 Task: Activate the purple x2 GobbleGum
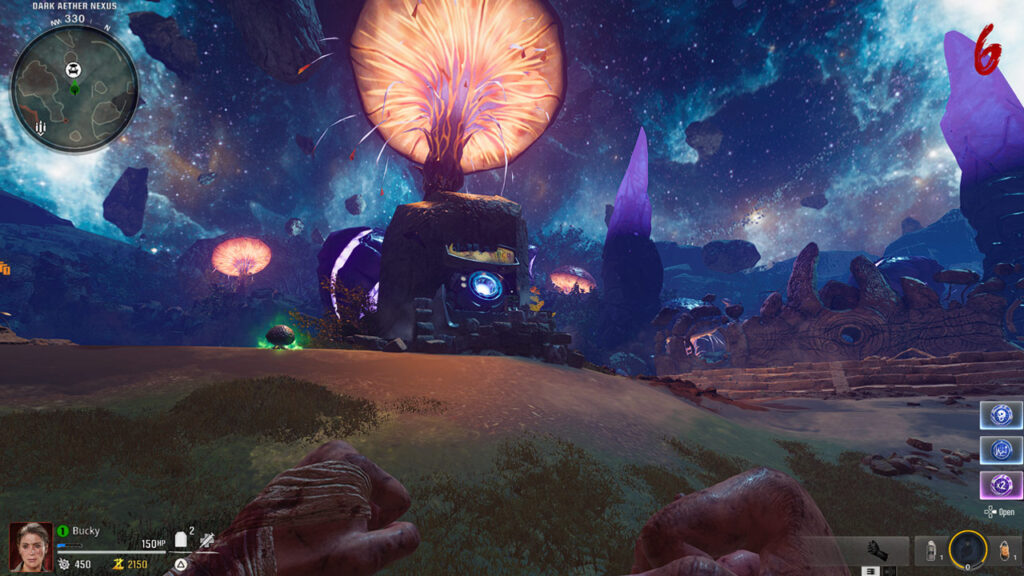1001,486
